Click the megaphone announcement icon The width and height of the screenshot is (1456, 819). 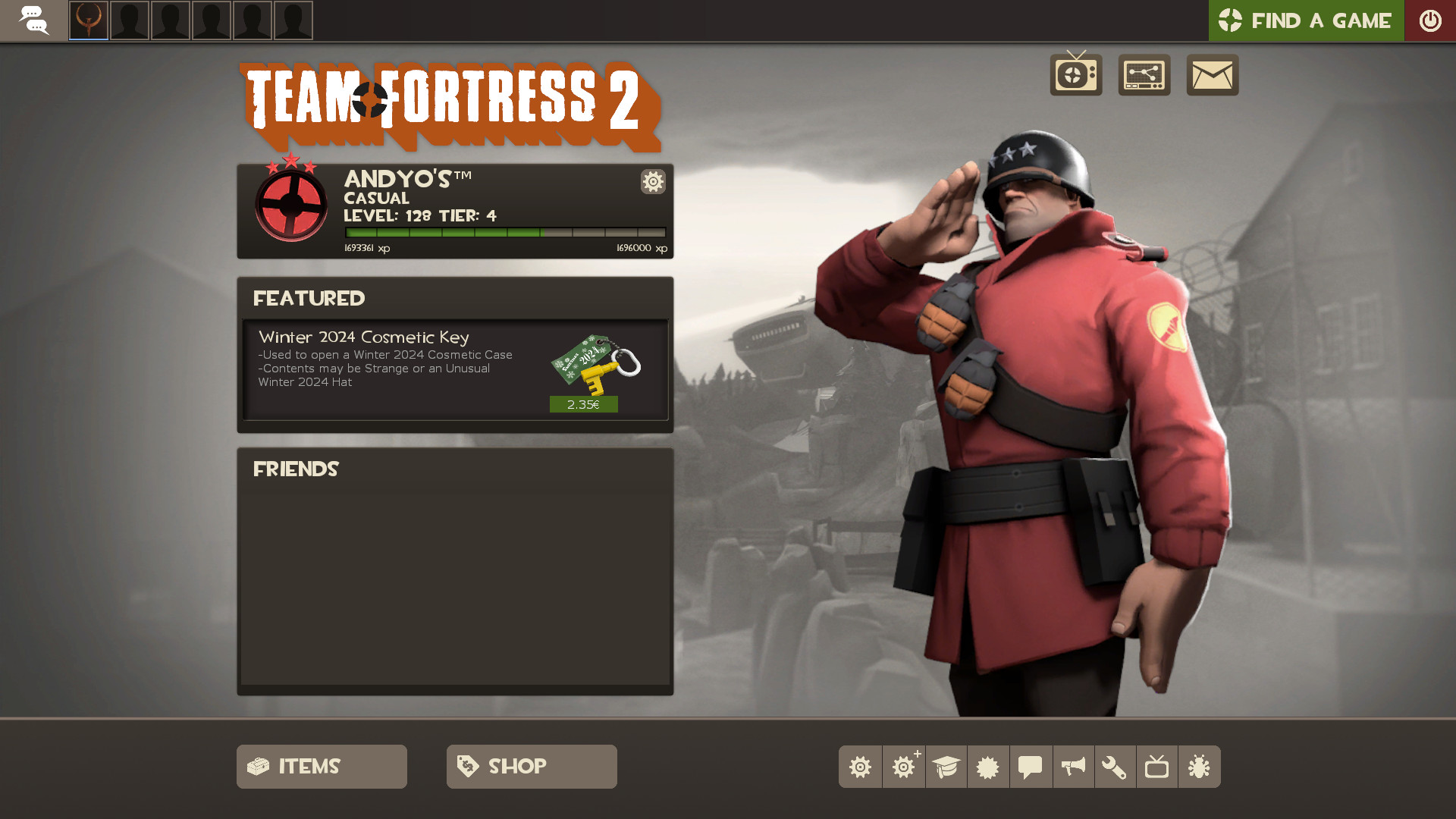click(x=1073, y=767)
